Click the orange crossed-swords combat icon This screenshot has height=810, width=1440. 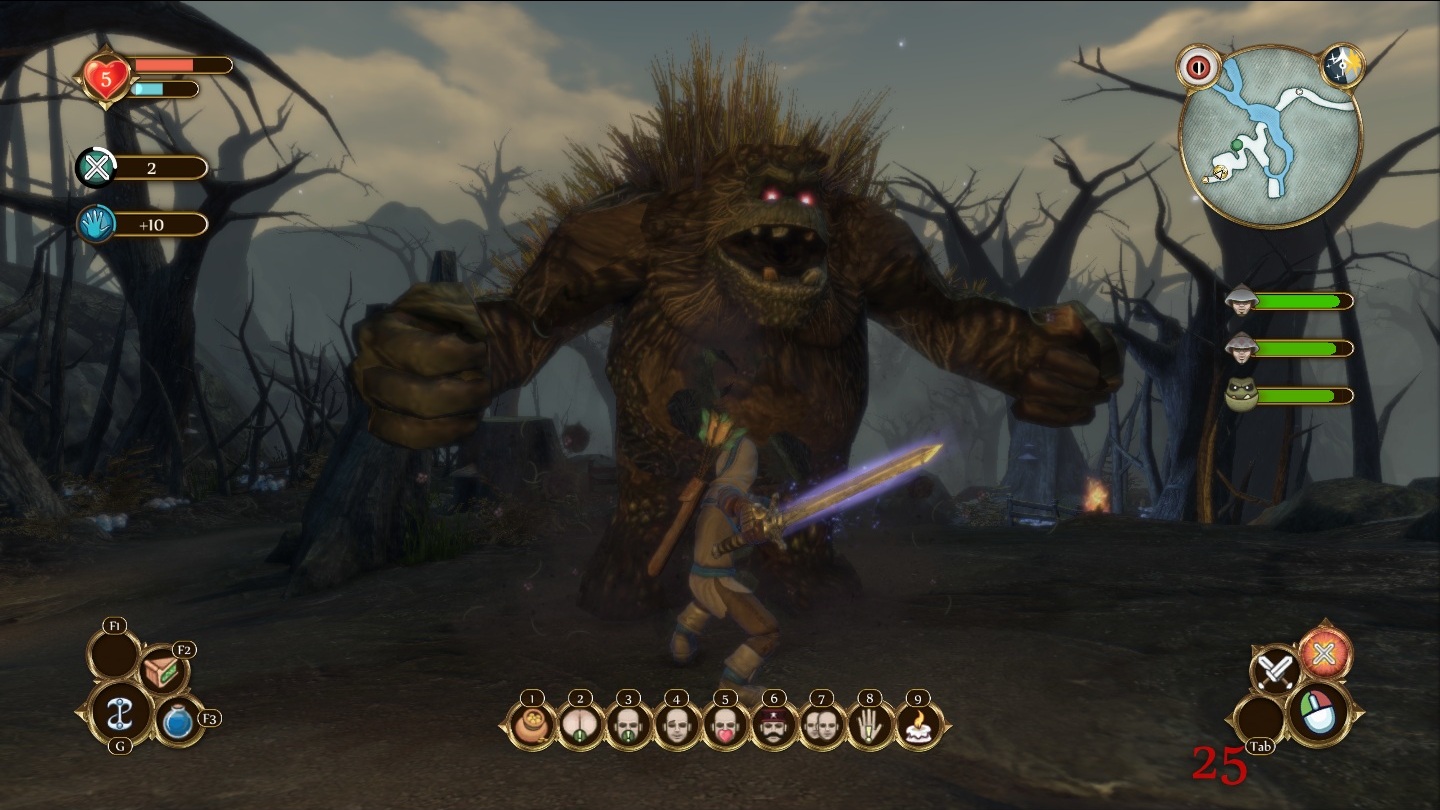1326,653
